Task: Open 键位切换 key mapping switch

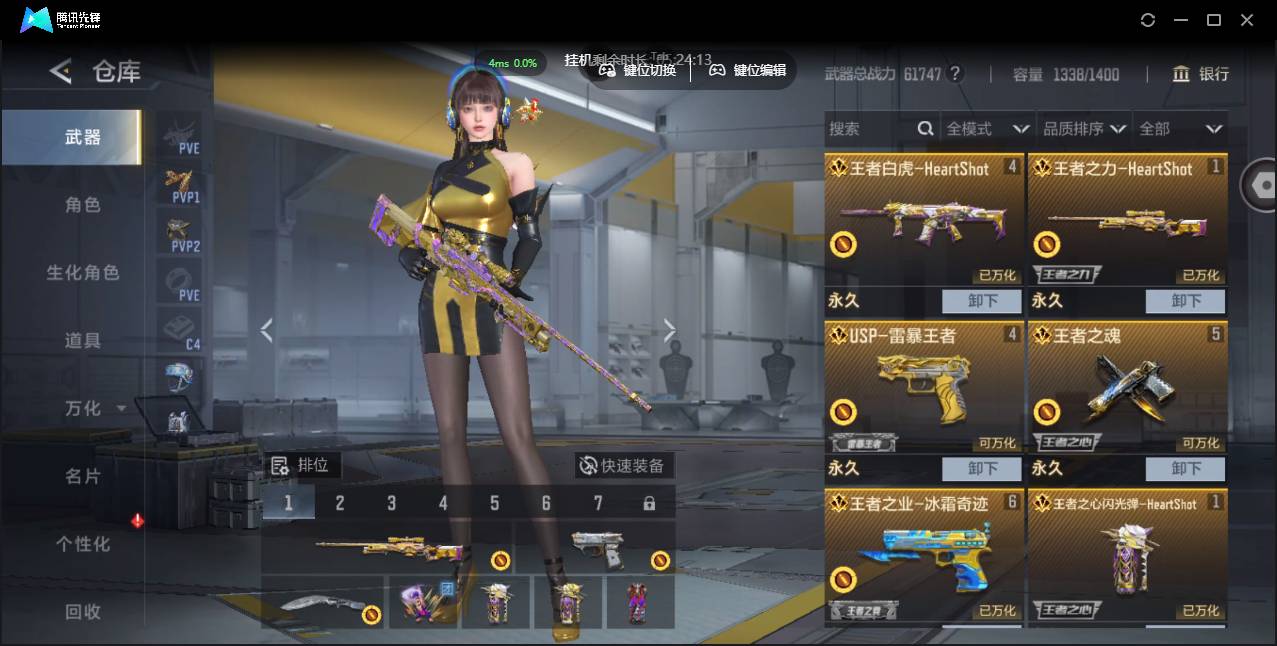Action: 637,70
